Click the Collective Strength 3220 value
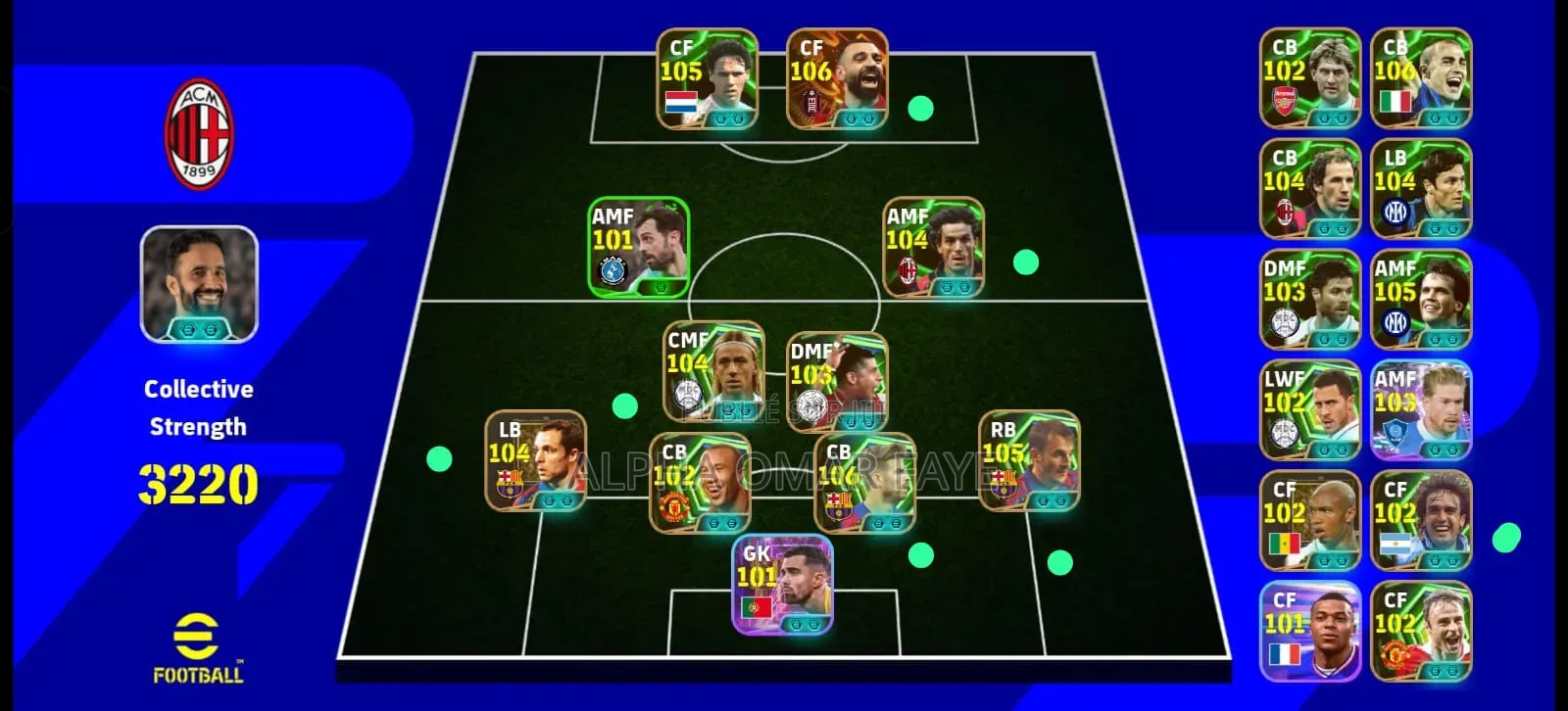Screen dimensions: 1568x711 coord(198,482)
